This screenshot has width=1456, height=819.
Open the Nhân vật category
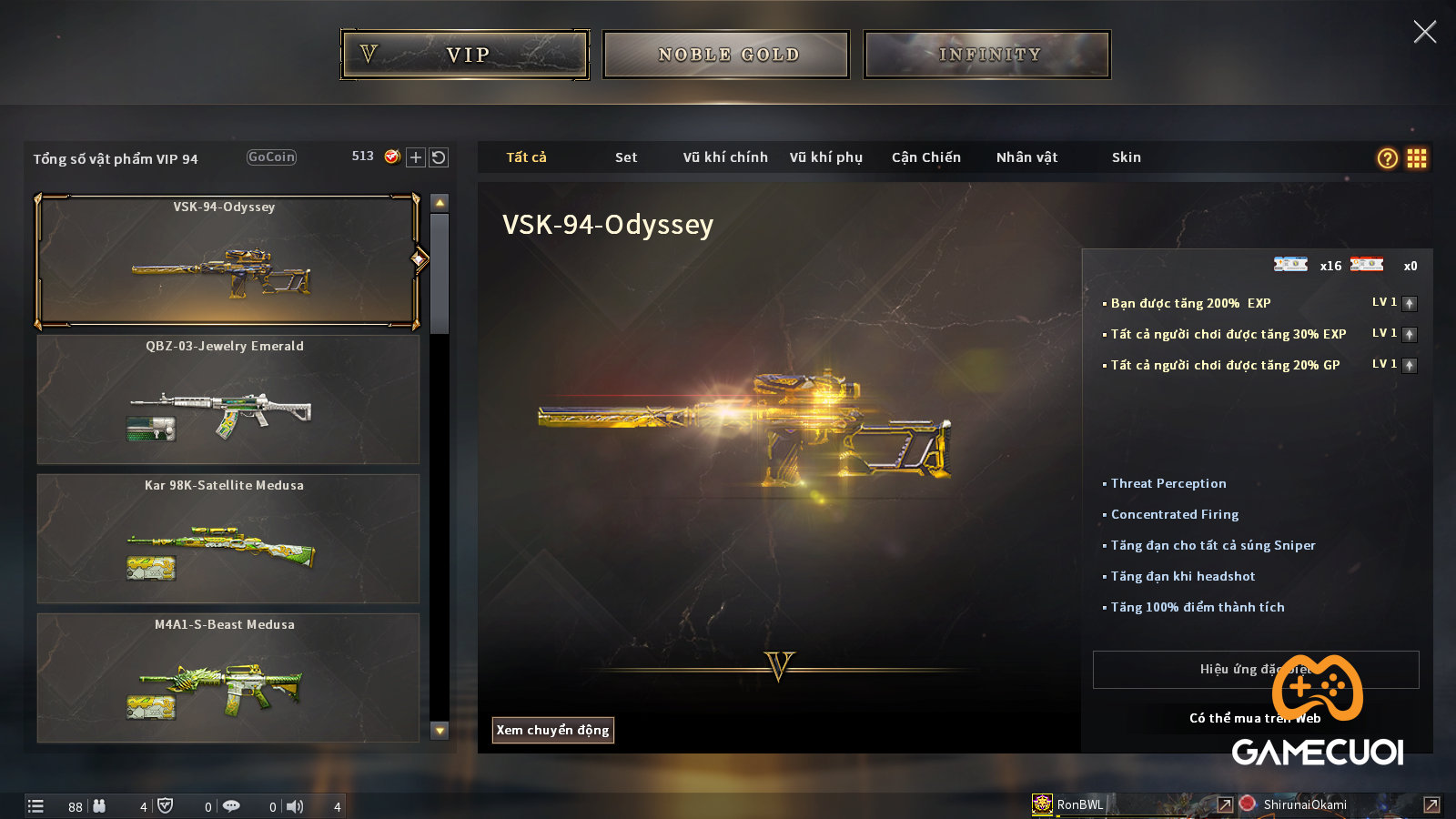click(1026, 157)
